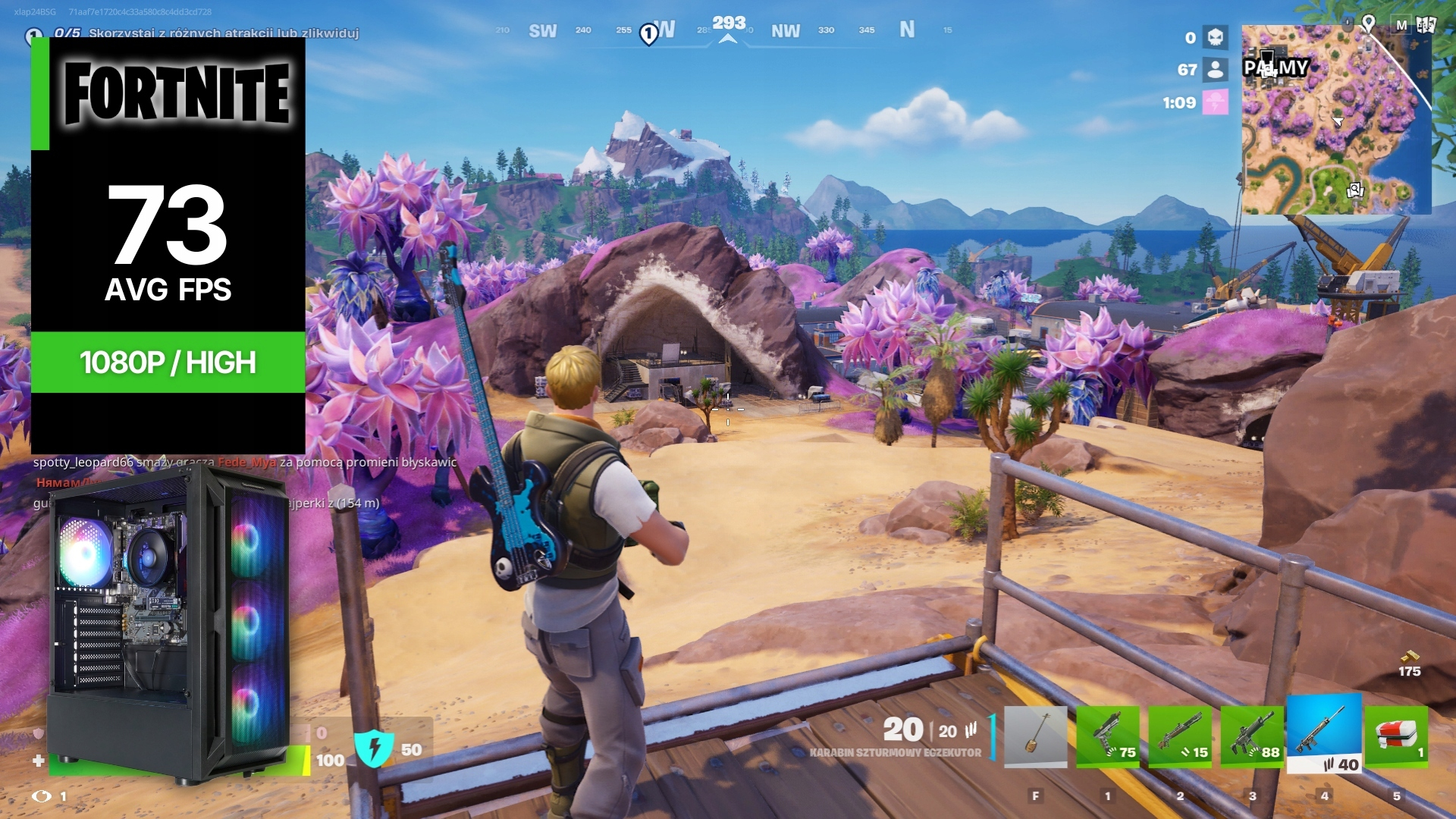Open the minimap

pyautogui.click(x=1335, y=120)
